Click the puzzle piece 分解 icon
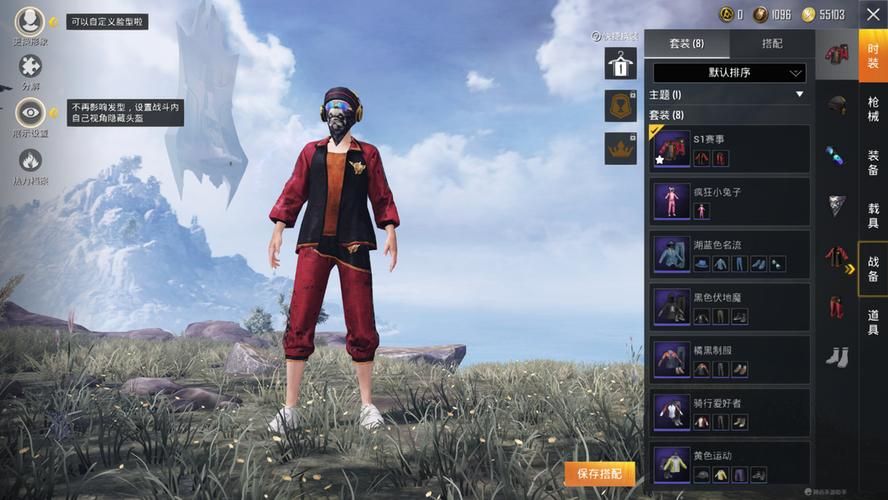 click(x=30, y=67)
